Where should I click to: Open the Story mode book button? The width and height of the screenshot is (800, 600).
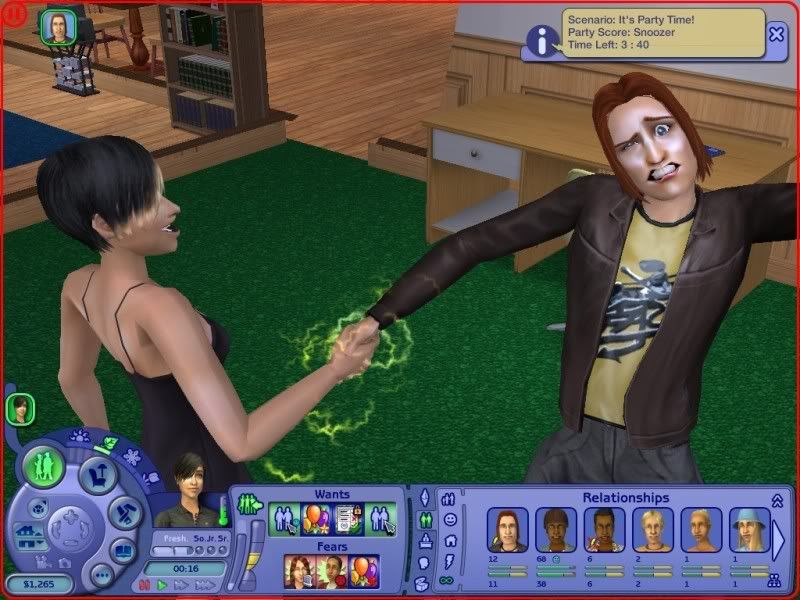click(121, 551)
